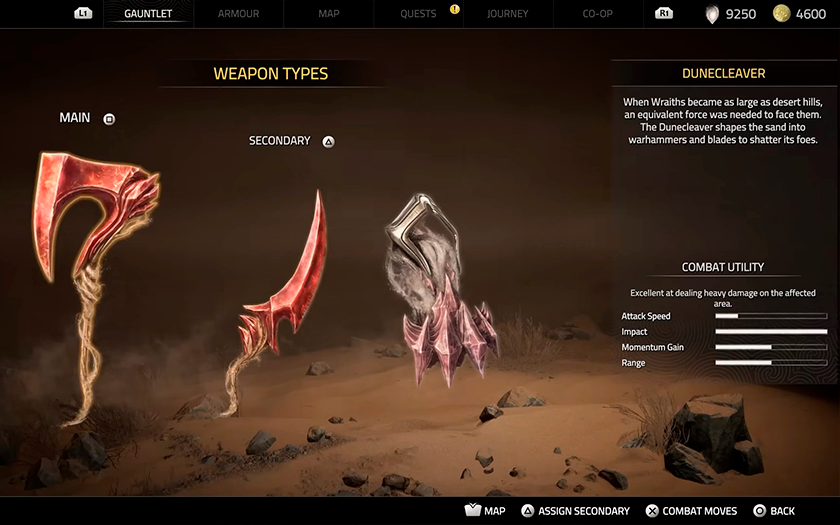The width and height of the screenshot is (840, 525).
Task: Click the Assign Secondary option
Action: (x=575, y=511)
